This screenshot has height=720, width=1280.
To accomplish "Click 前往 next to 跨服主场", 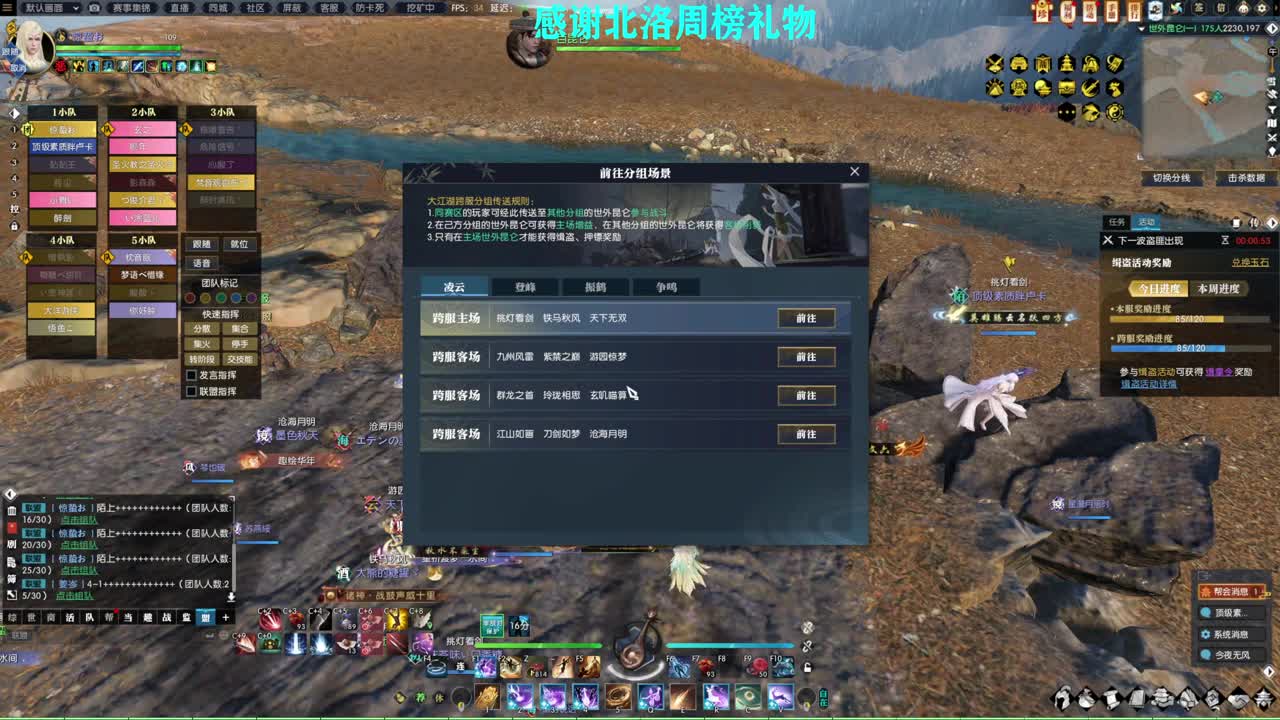I will pyautogui.click(x=807, y=318).
